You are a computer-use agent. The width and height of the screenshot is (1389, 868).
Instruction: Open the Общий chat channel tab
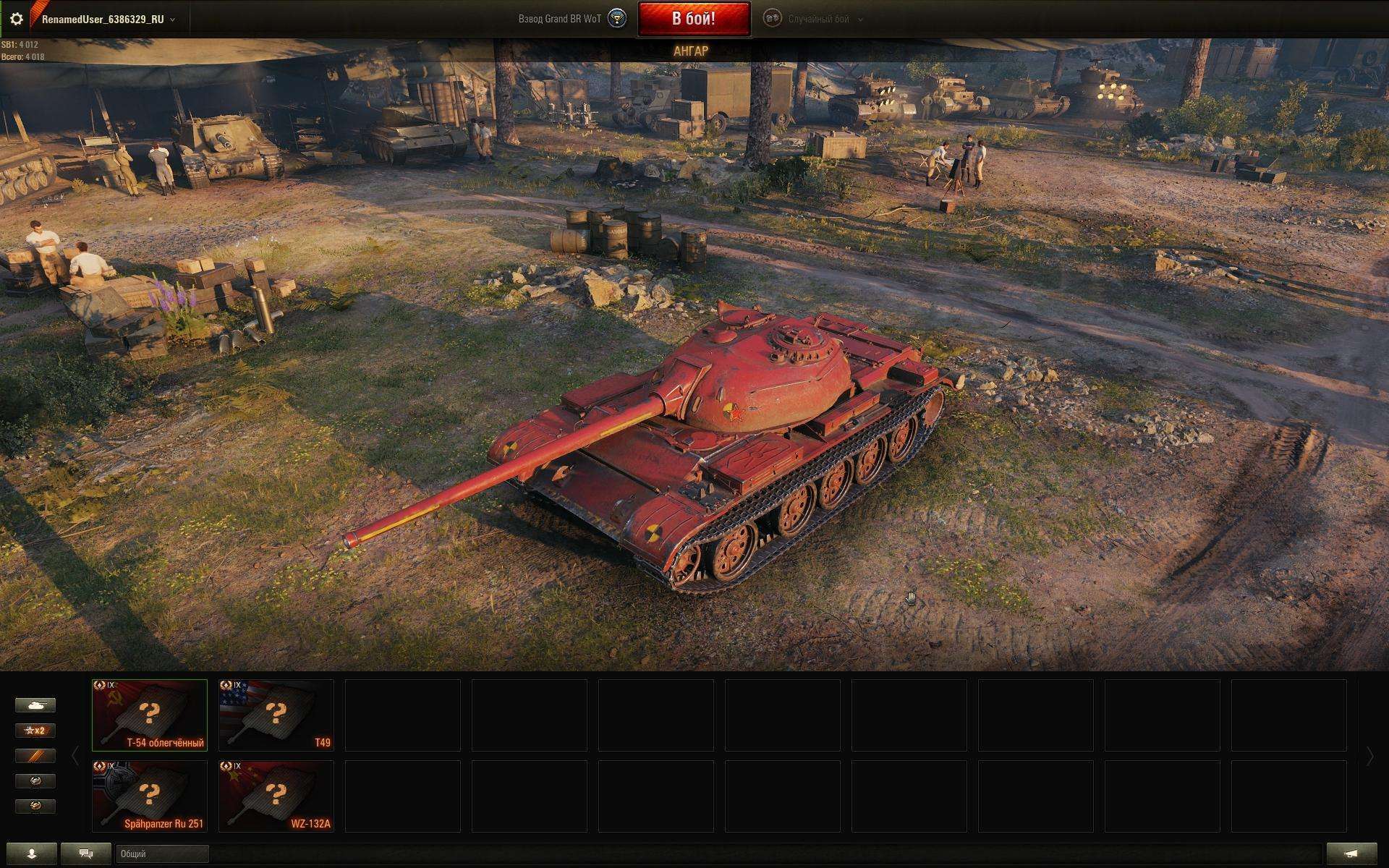coord(162,854)
